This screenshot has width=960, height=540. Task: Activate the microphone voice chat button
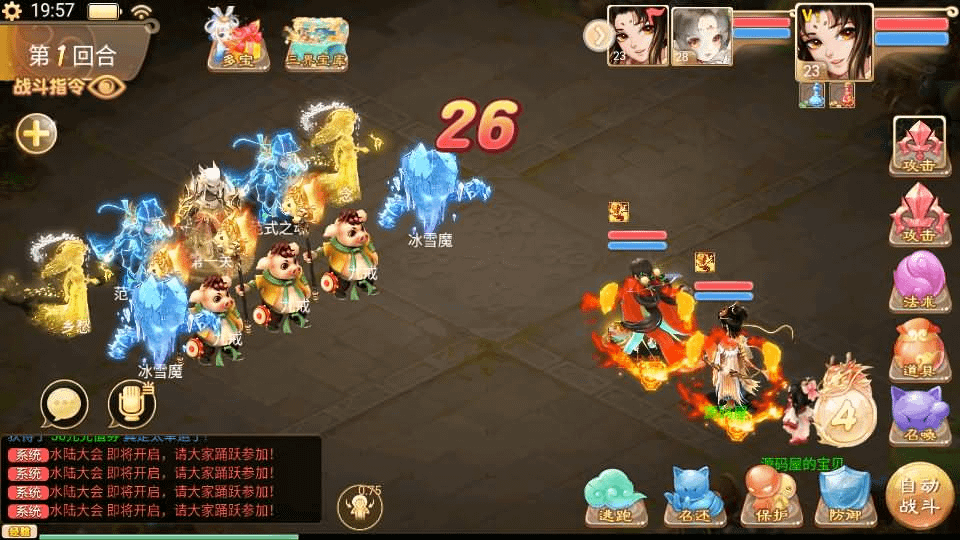tap(131, 405)
